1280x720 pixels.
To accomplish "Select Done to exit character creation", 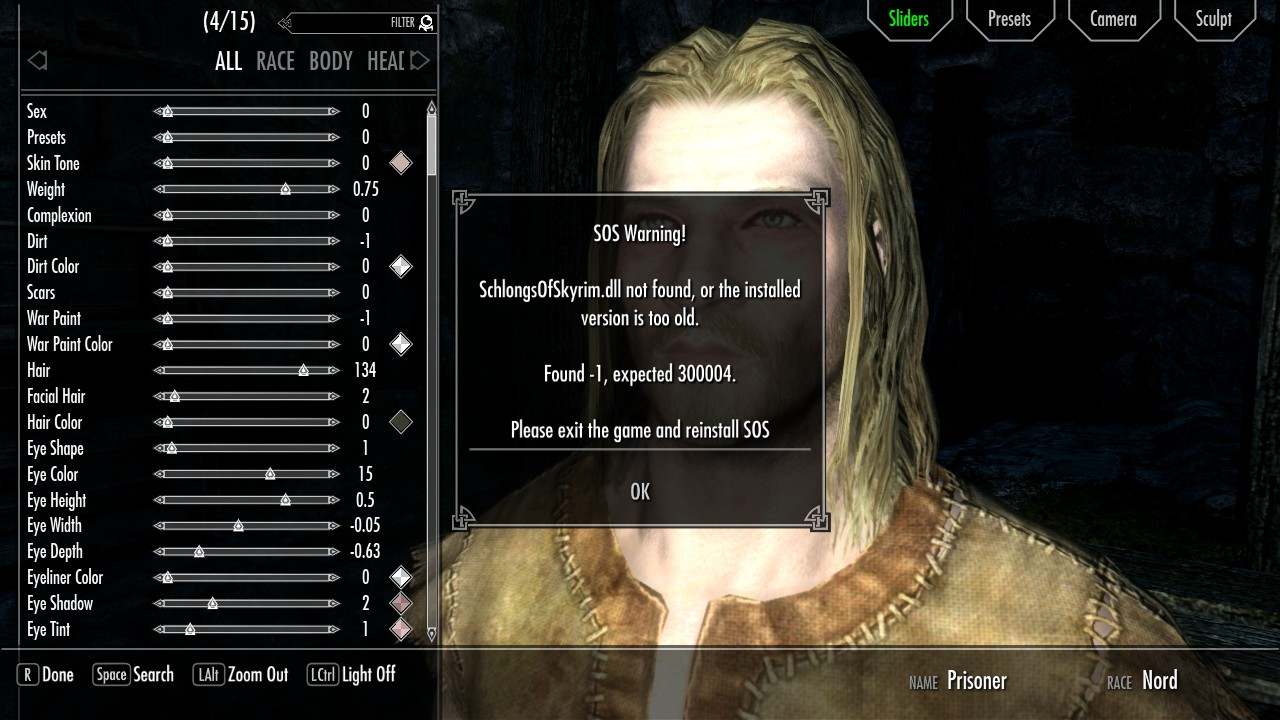I will coord(44,674).
